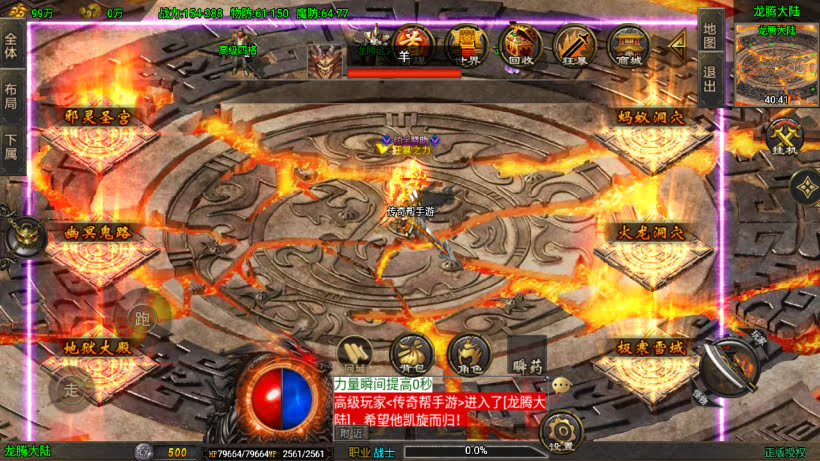
Task: Open the 回收 treasure chest recycle menu
Action: (520, 44)
